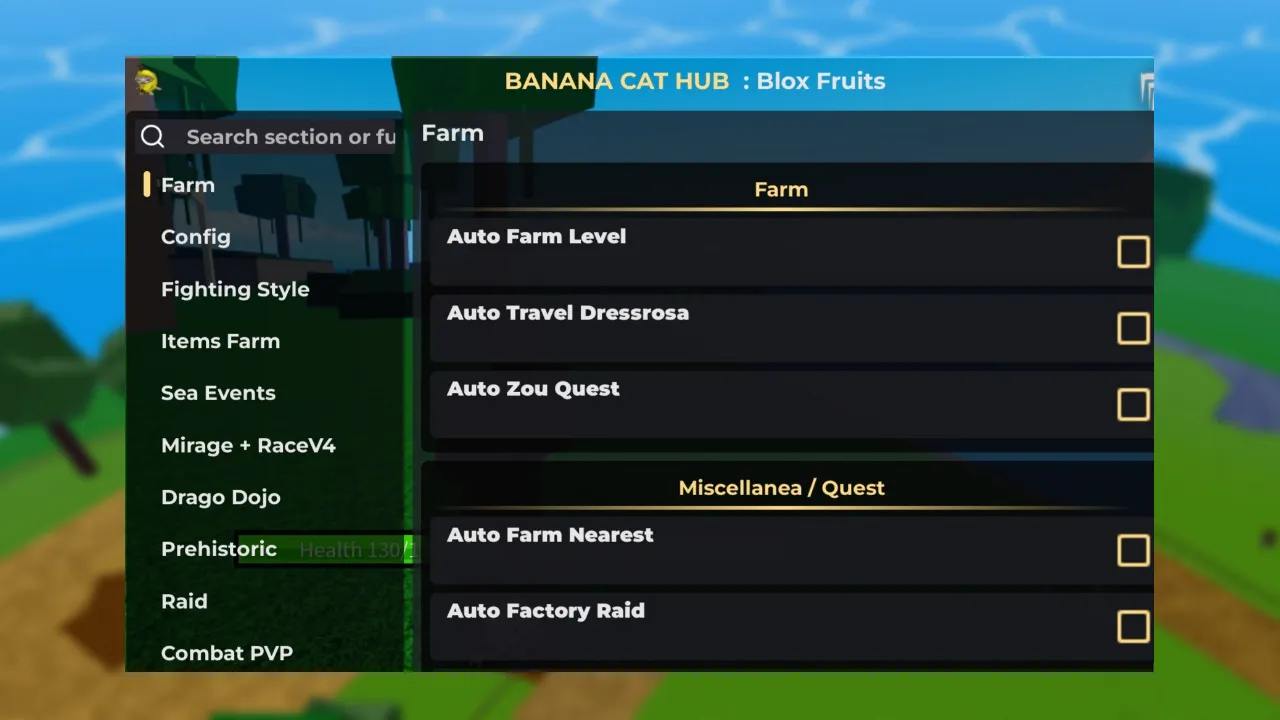The image size is (1280, 720).
Task: Click the search magnifier icon
Action: point(152,136)
